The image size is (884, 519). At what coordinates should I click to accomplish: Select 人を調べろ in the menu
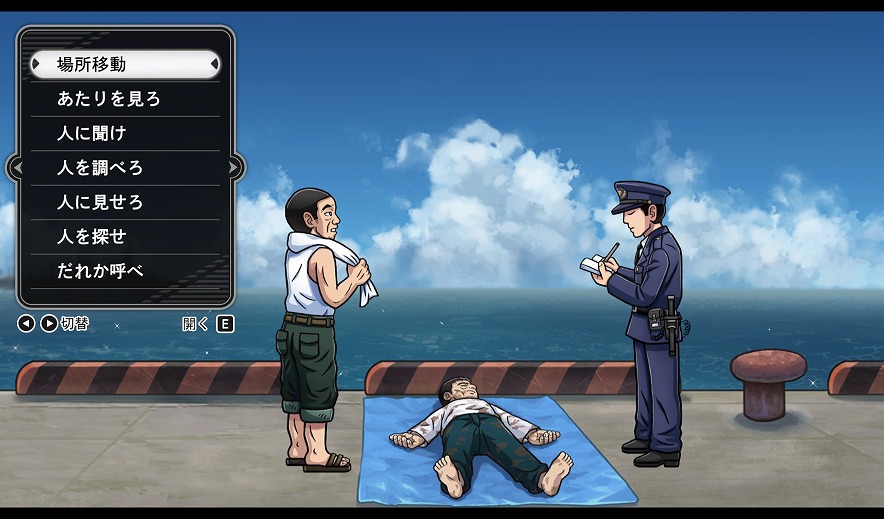pos(125,168)
